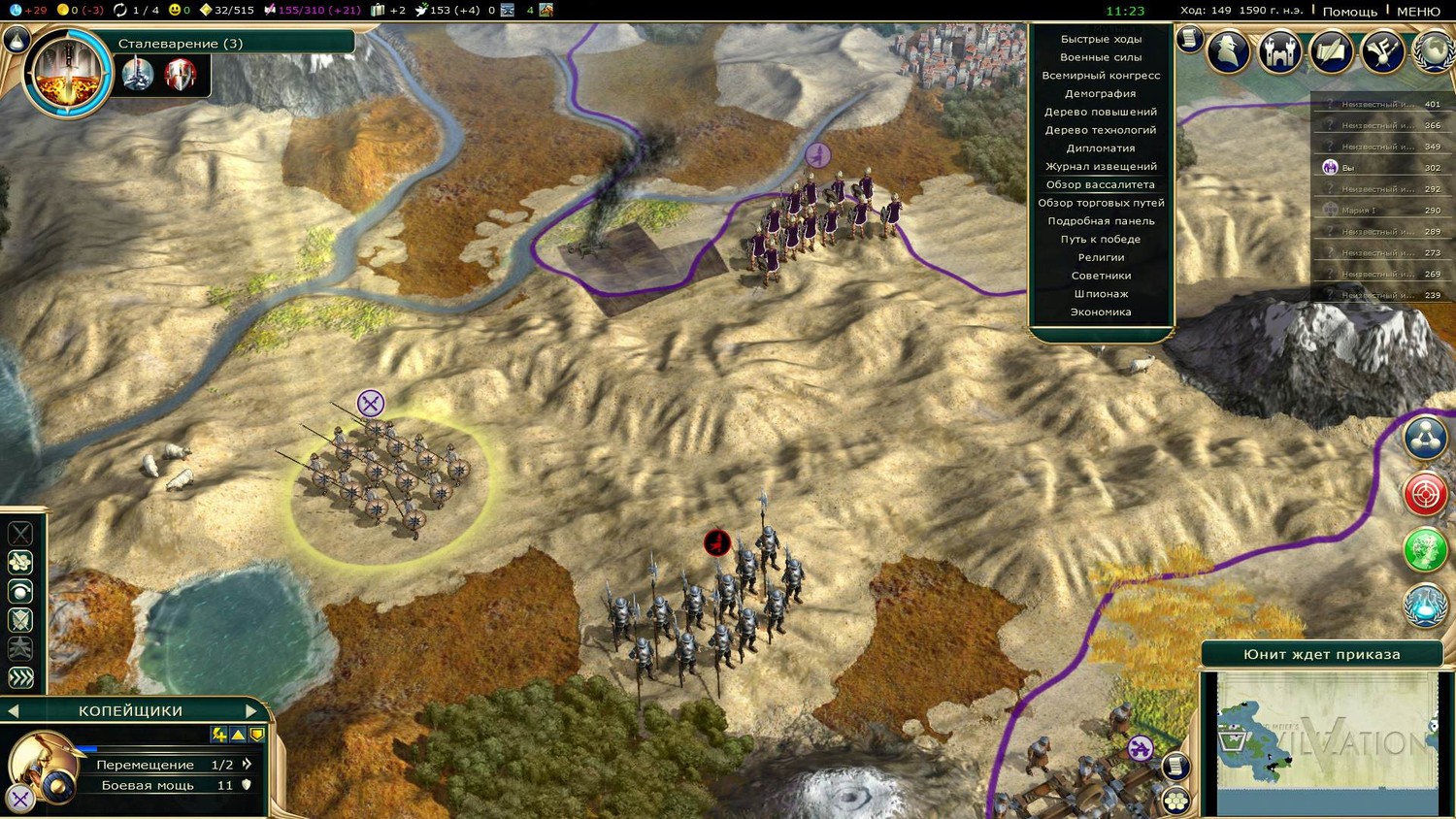Open the МЕНЮ button
Screen dimensions: 1456x819
point(1418,12)
